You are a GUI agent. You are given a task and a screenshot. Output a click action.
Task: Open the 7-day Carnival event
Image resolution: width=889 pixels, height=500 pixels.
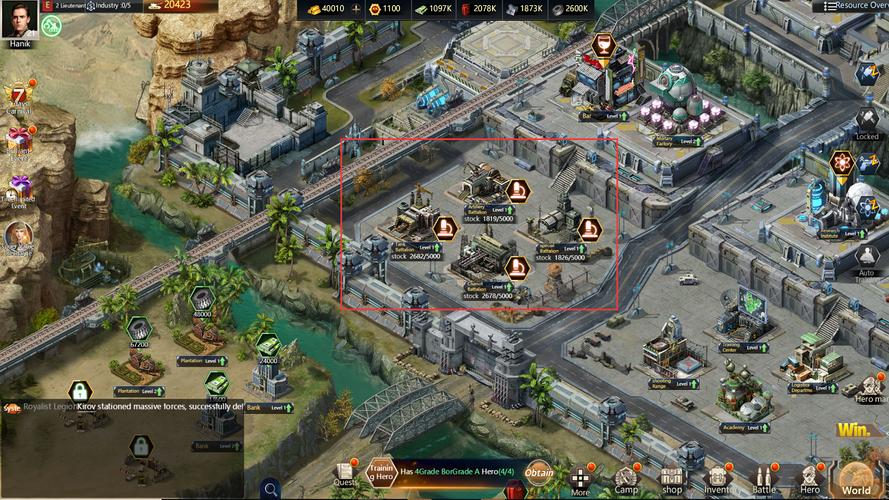(19, 99)
